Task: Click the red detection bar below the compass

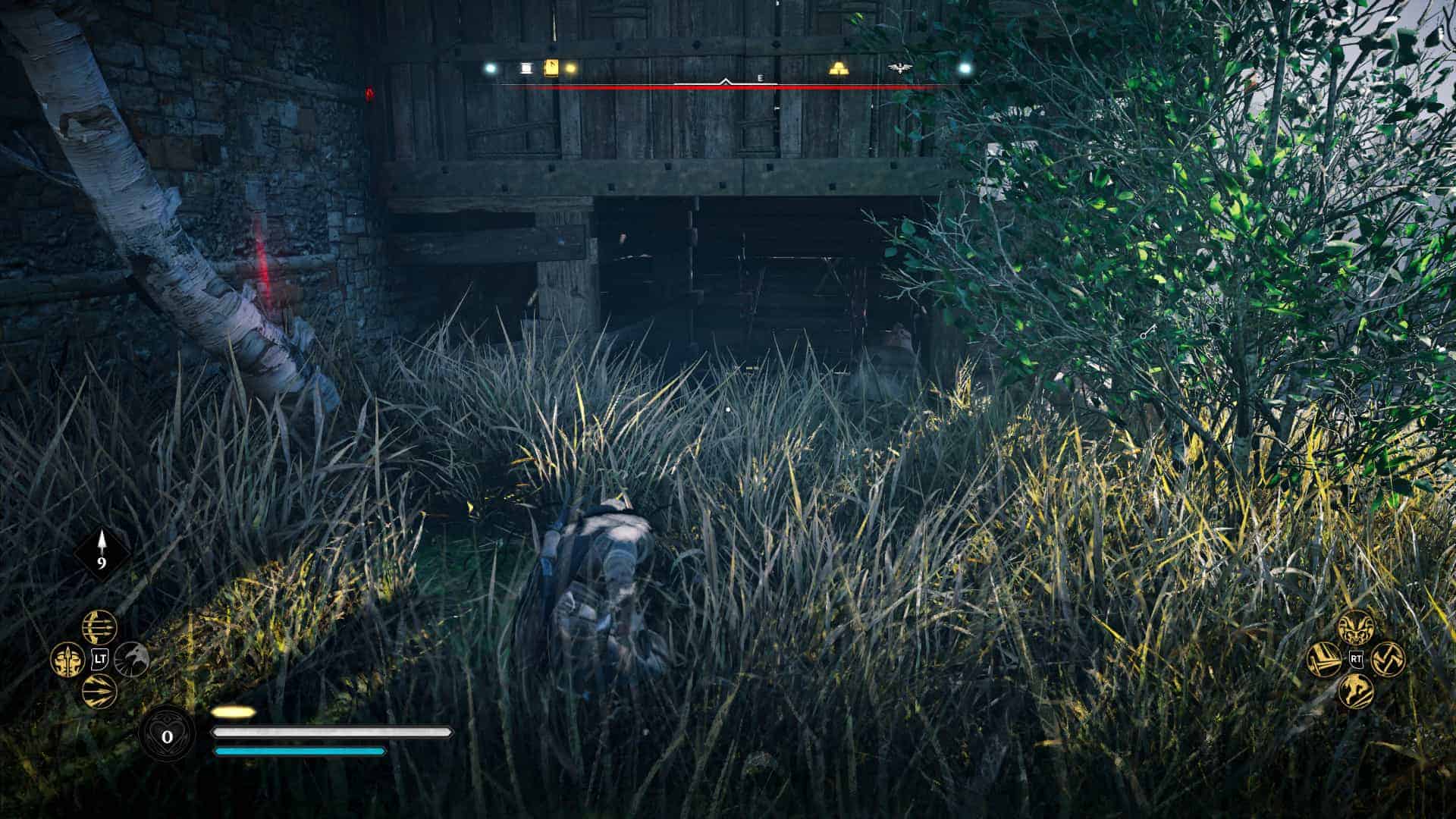Action: tap(728, 87)
